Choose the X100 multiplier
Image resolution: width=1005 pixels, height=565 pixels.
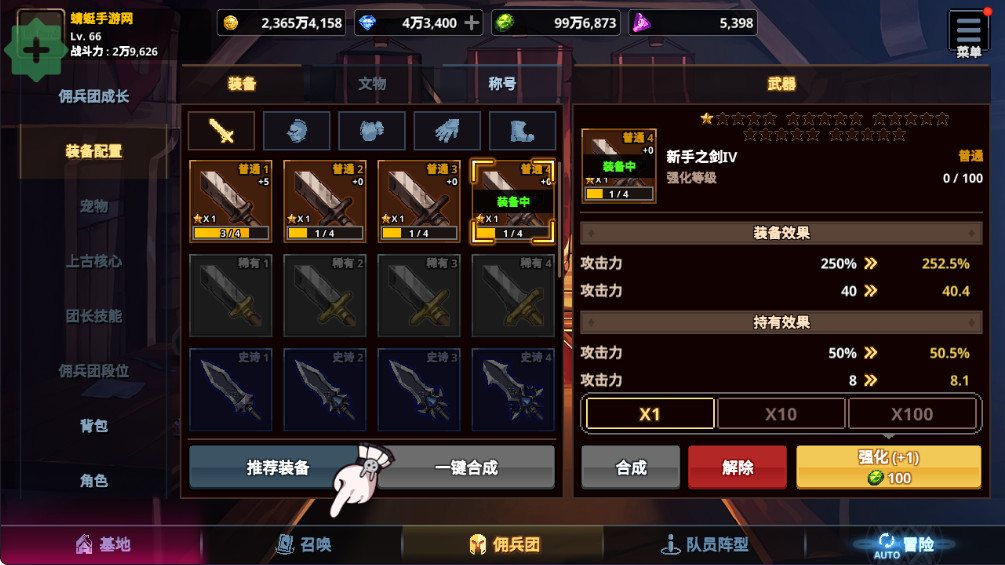pyautogui.click(x=911, y=413)
